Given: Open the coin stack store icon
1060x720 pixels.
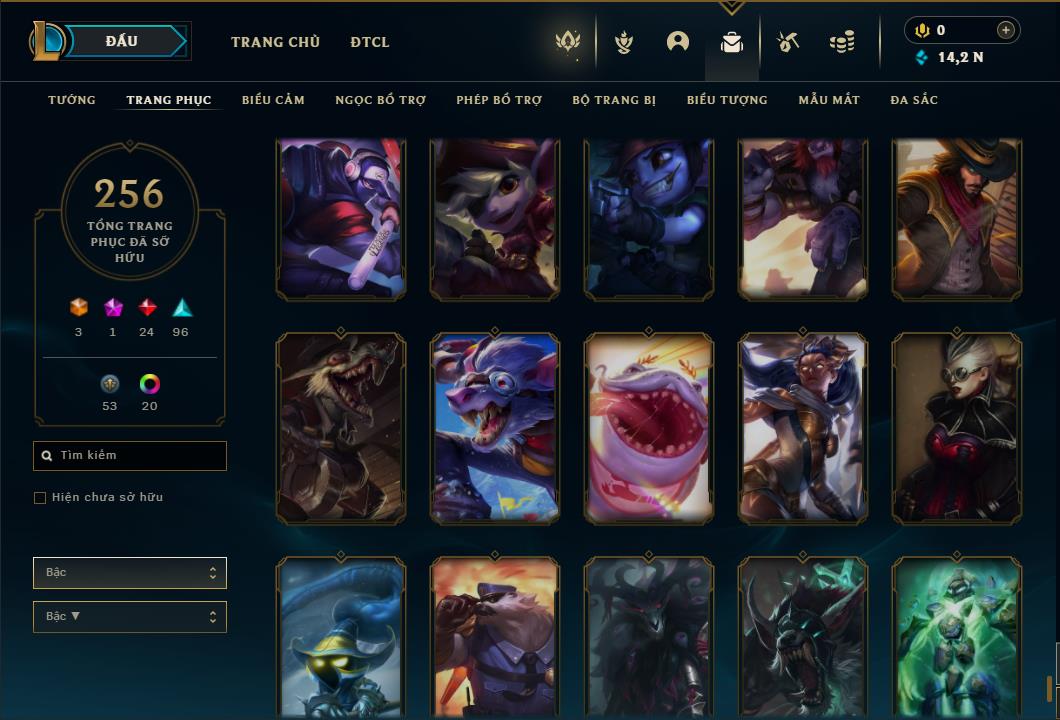Looking at the screenshot, I should [x=842, y=42].
